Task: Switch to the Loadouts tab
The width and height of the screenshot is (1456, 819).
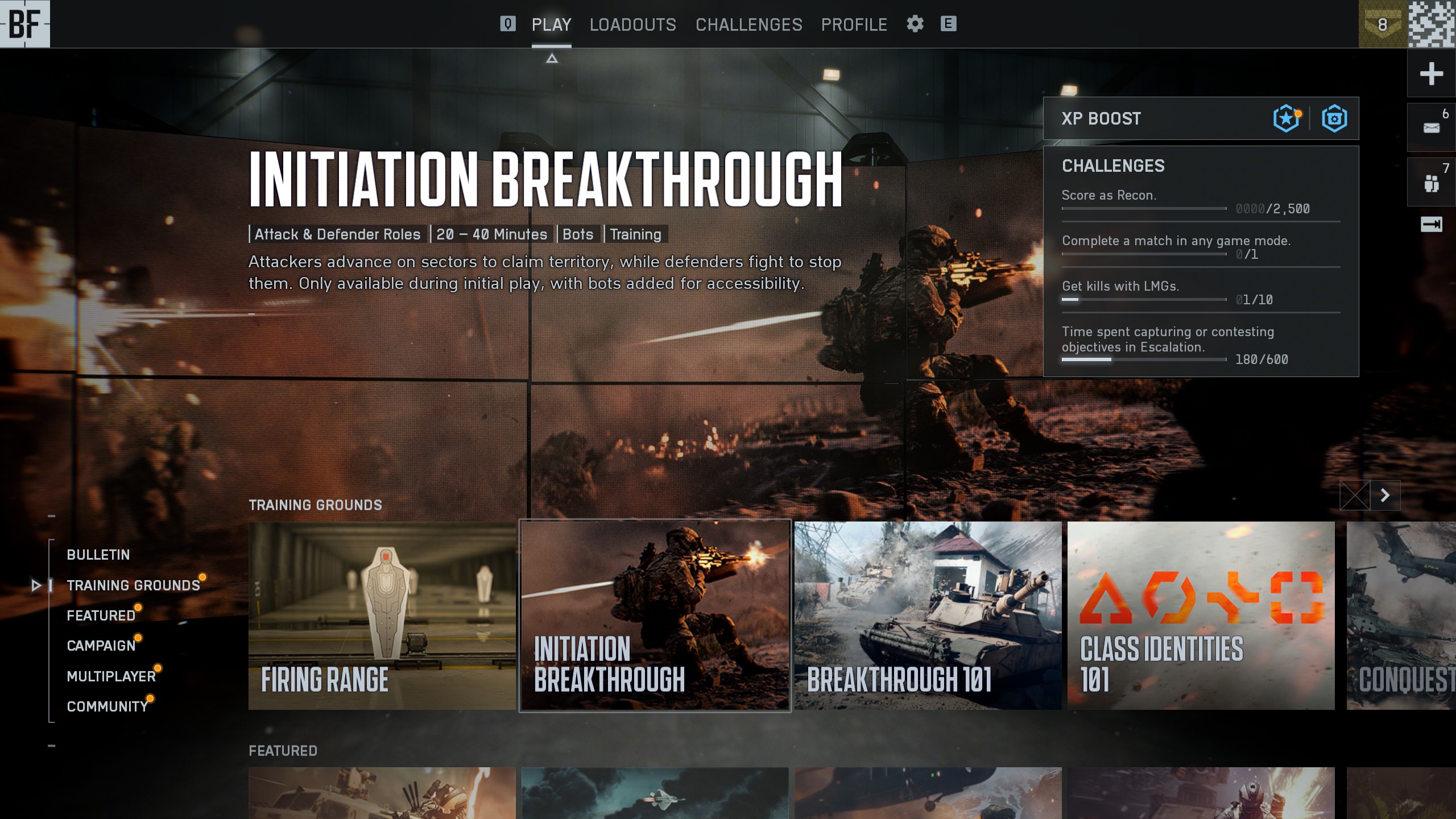Action: pyautogui.click(x=632, y=24)
